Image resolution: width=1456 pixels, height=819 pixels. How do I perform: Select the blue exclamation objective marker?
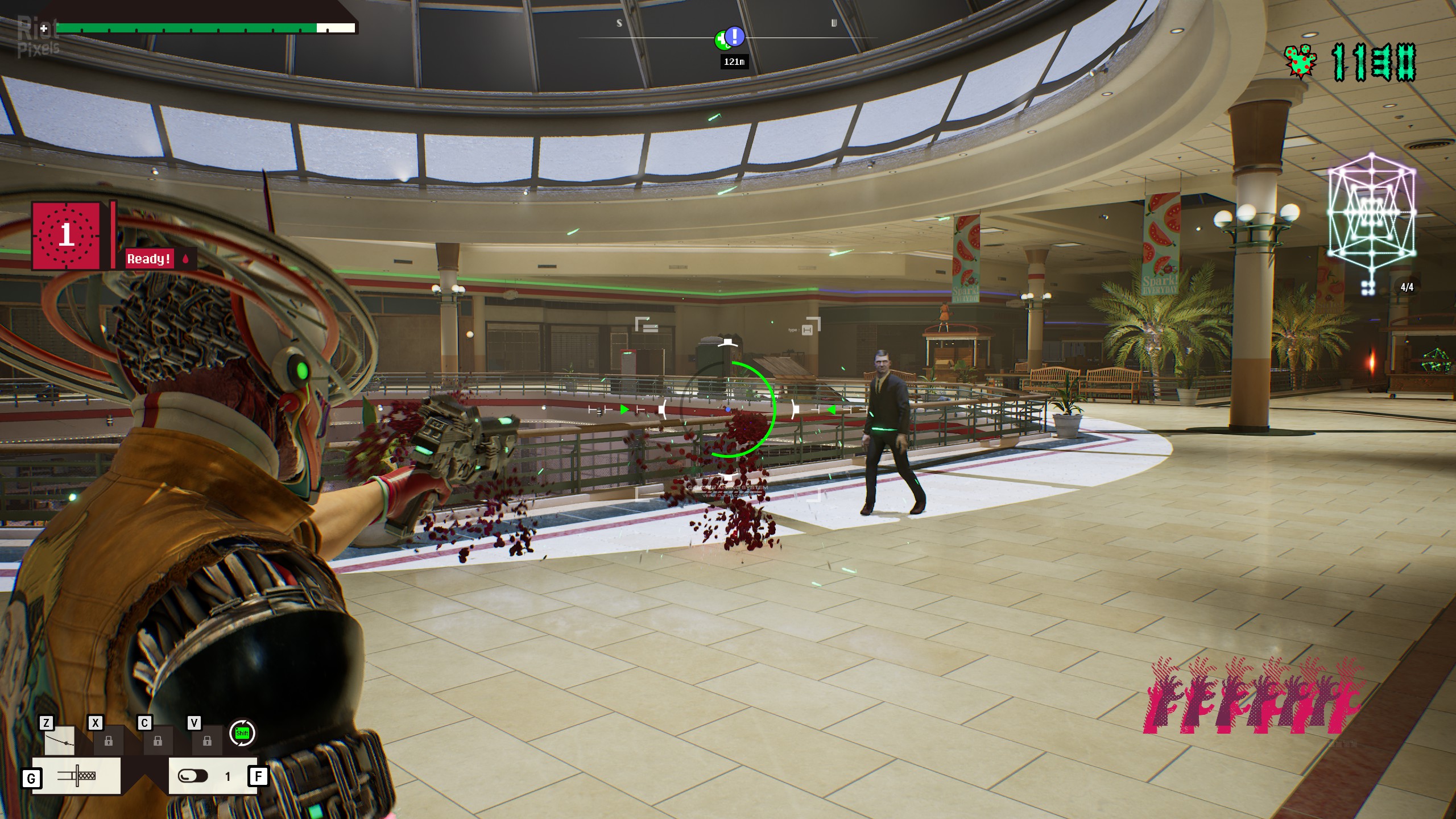[x=735, y=36]
